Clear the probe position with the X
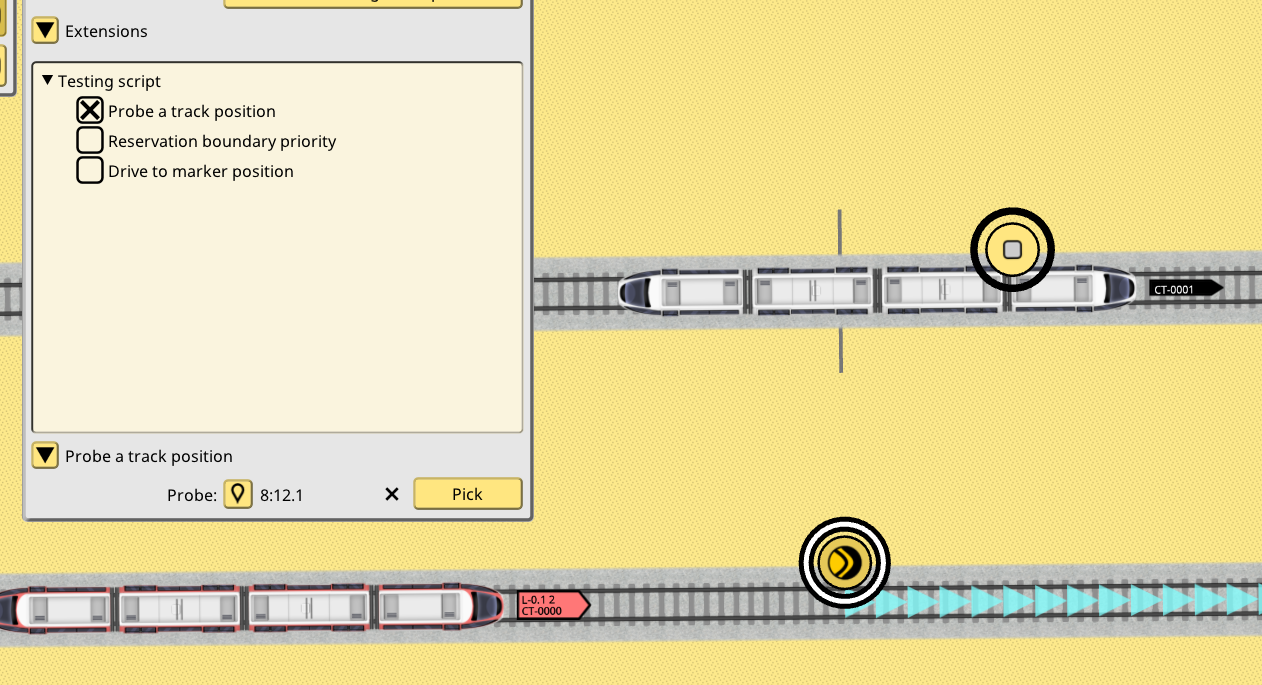 coord(392,494)
